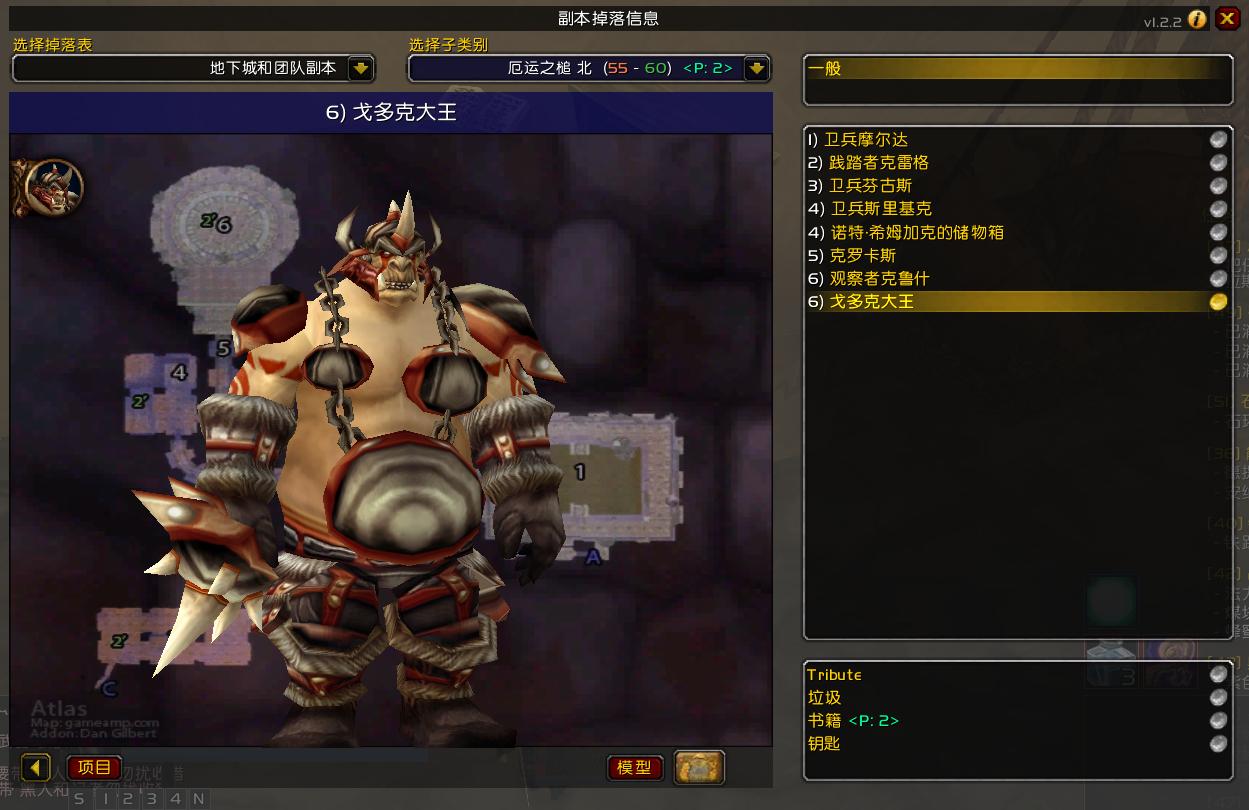
Task: Select boss 卫兵摩尔达
Action: [x=866, y=140]
